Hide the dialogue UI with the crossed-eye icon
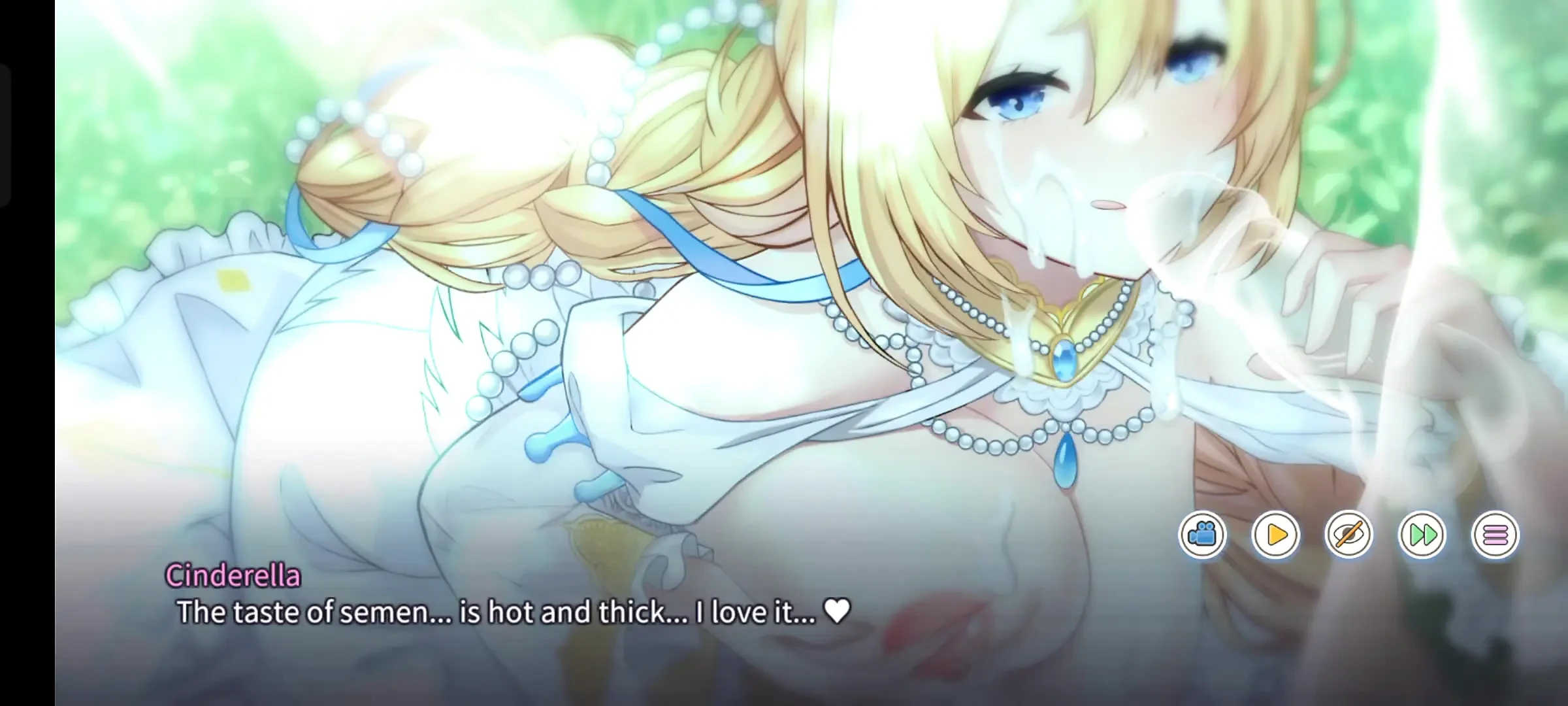The image size is (1568, 706). (1349, 535)
